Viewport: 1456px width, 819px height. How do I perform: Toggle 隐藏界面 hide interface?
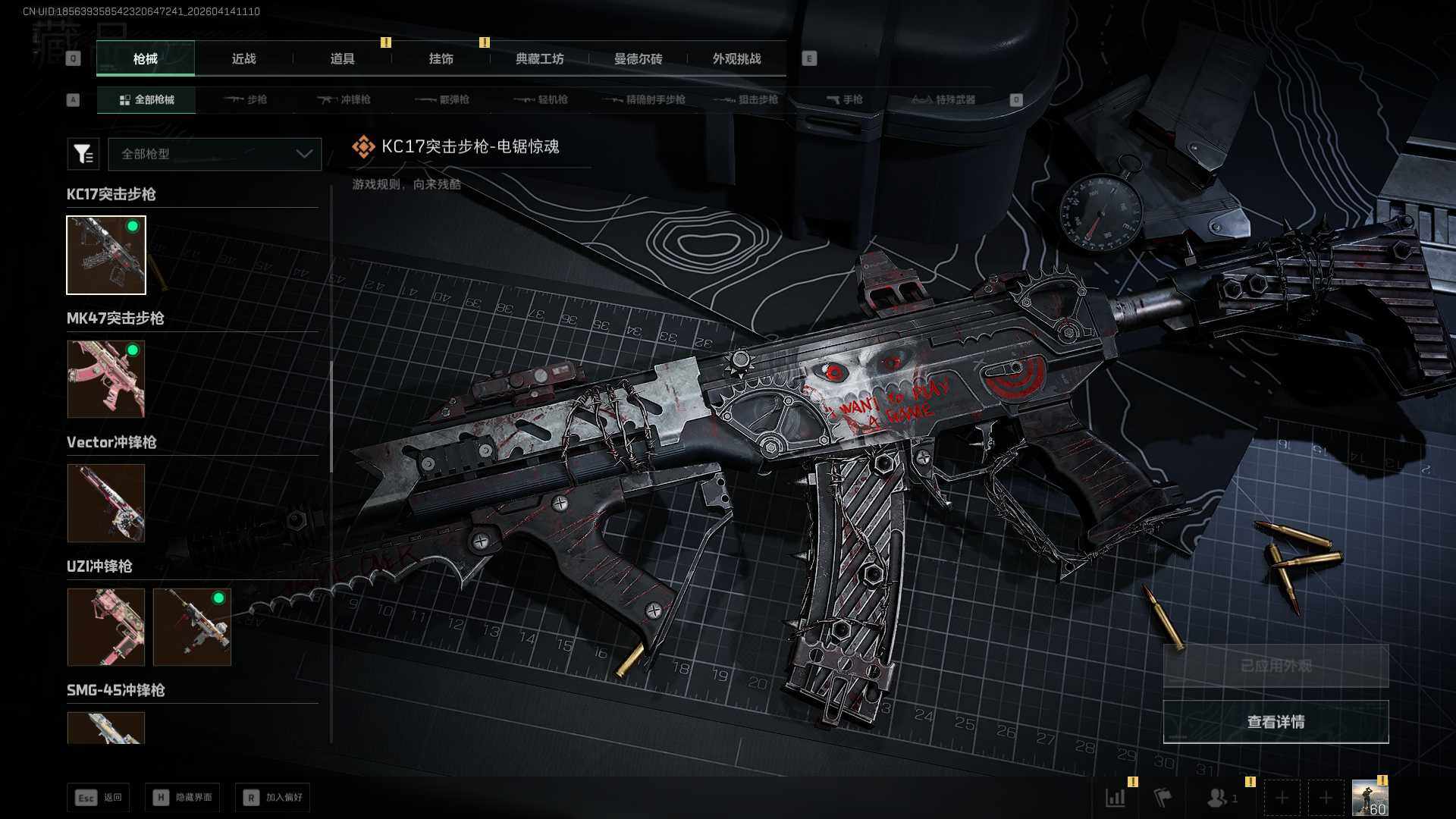[183, 797]
